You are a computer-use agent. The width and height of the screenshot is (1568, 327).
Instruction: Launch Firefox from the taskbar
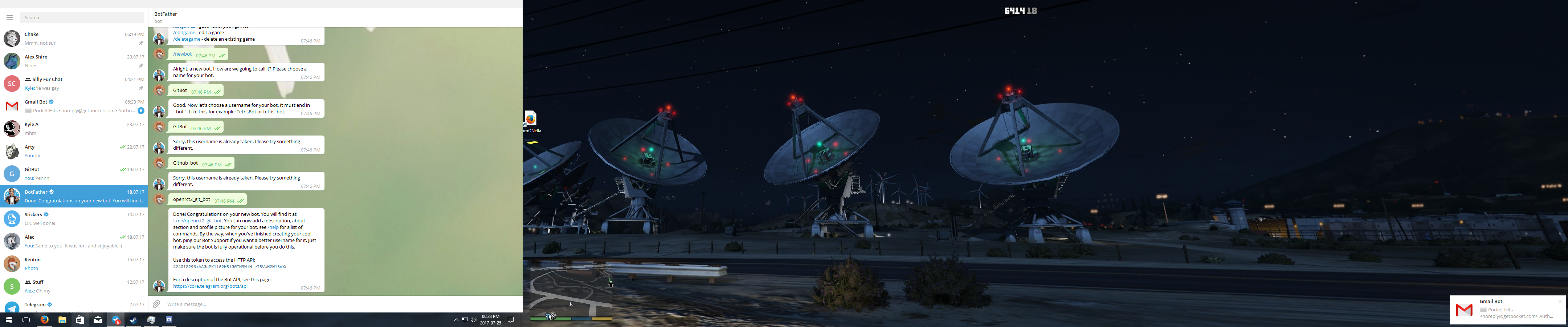(x=44, y=319)
